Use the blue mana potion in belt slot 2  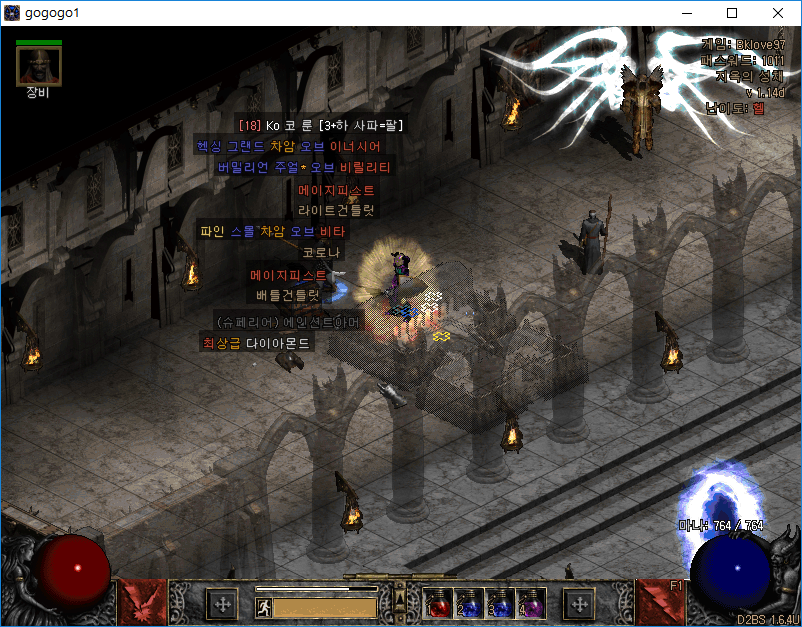[468, 604]
